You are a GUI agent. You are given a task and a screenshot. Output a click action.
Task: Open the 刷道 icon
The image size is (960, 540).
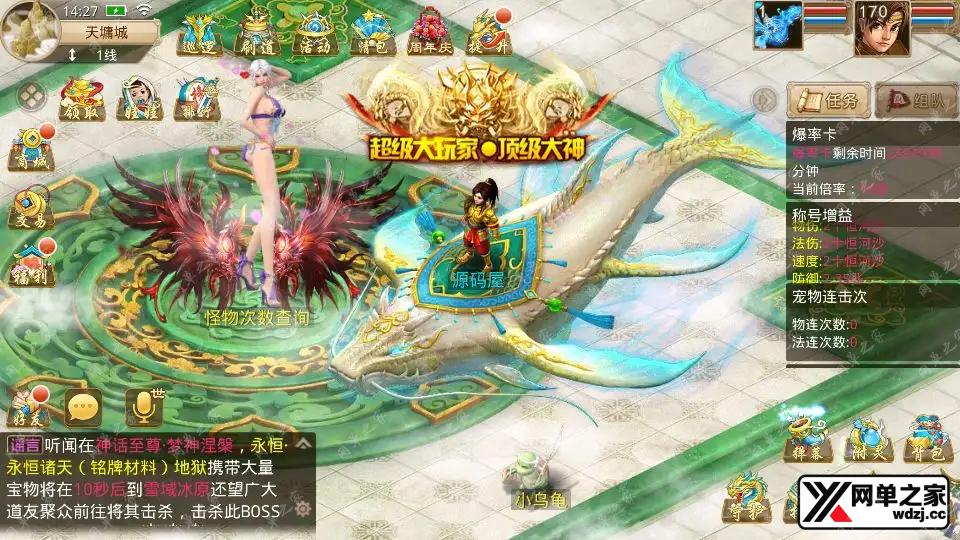coord(254,33)
